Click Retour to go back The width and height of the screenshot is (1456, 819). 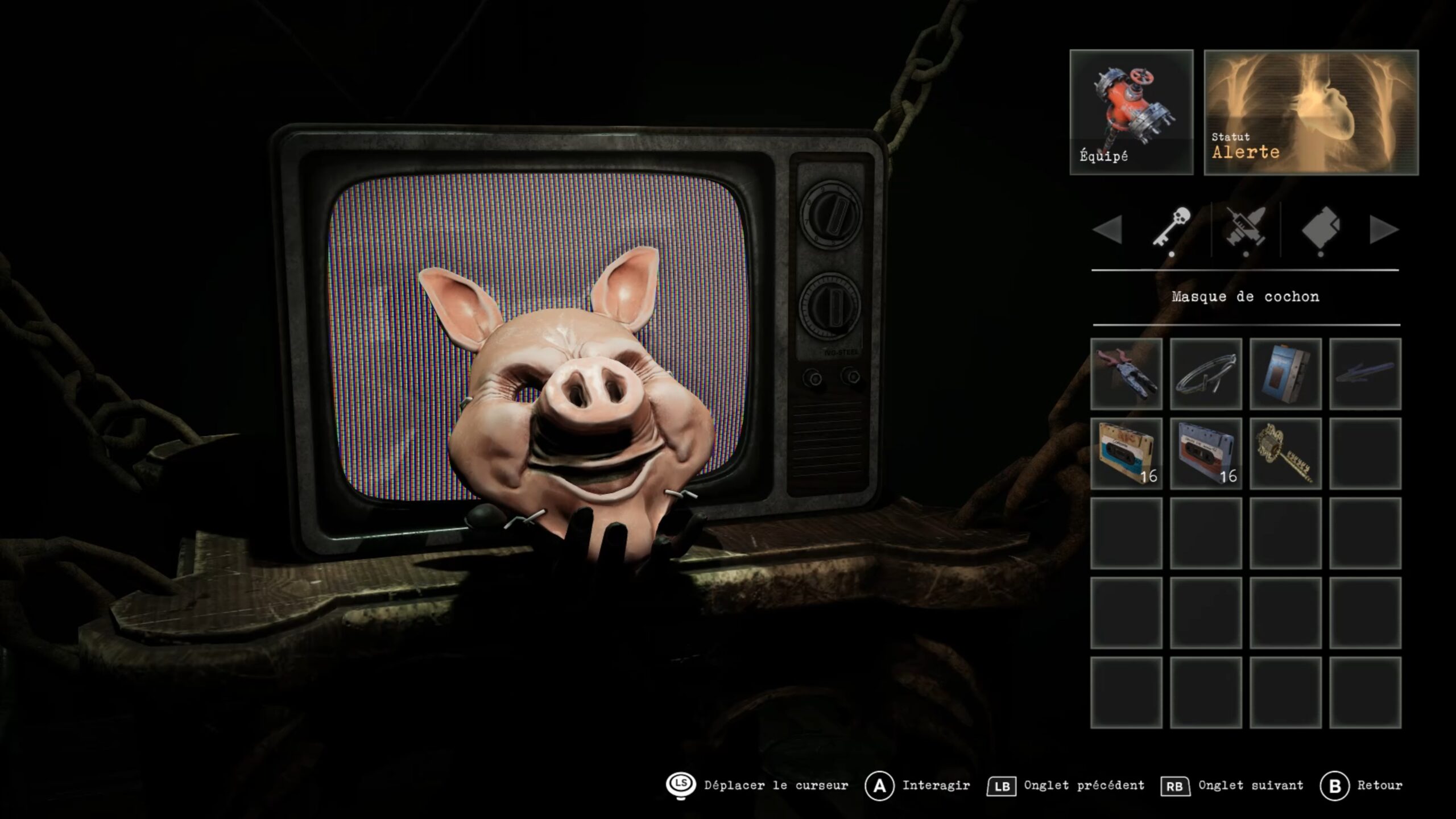[x=1361, y=785]
